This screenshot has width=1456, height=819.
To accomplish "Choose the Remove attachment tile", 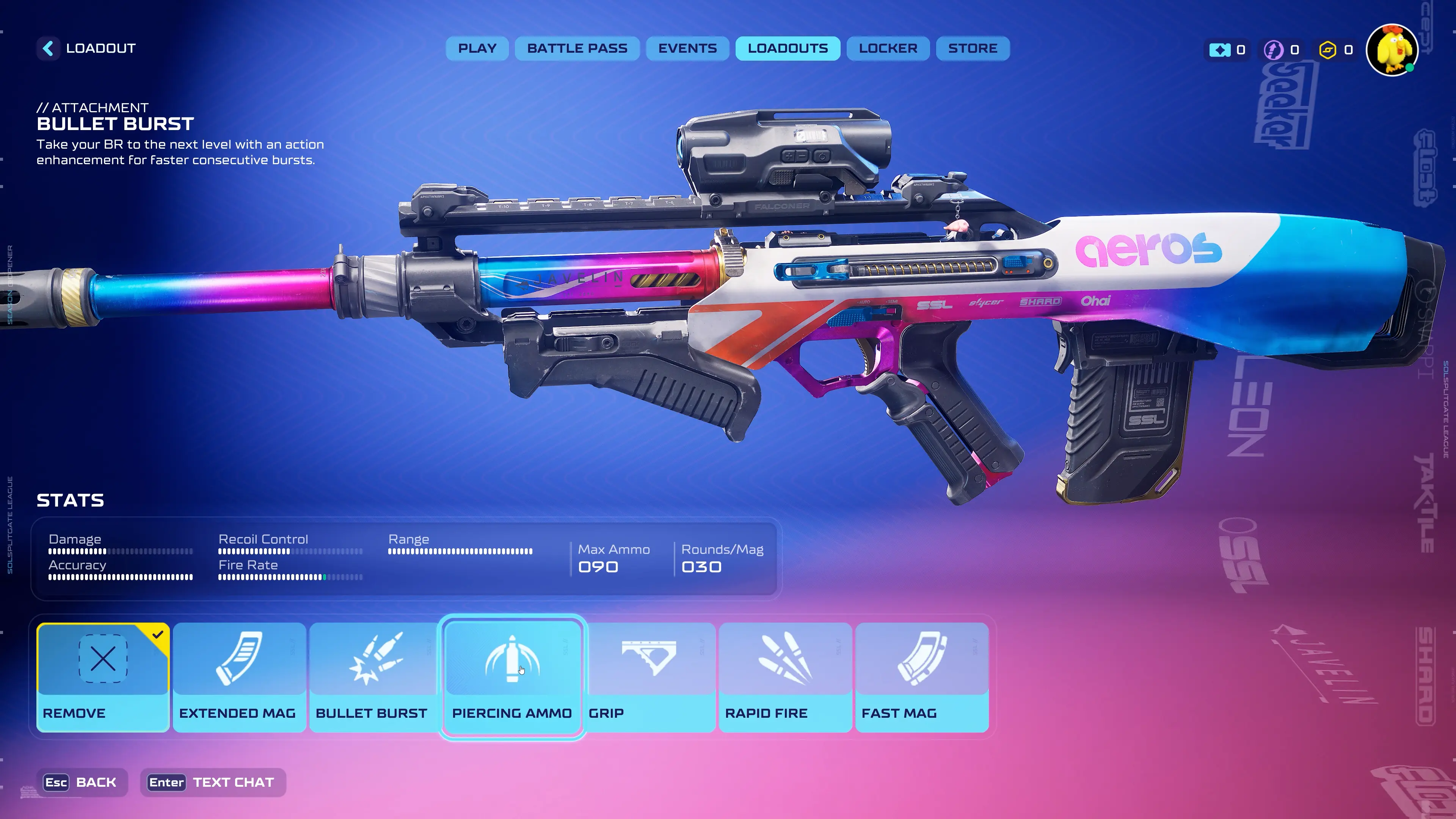I will coord(103,677).
